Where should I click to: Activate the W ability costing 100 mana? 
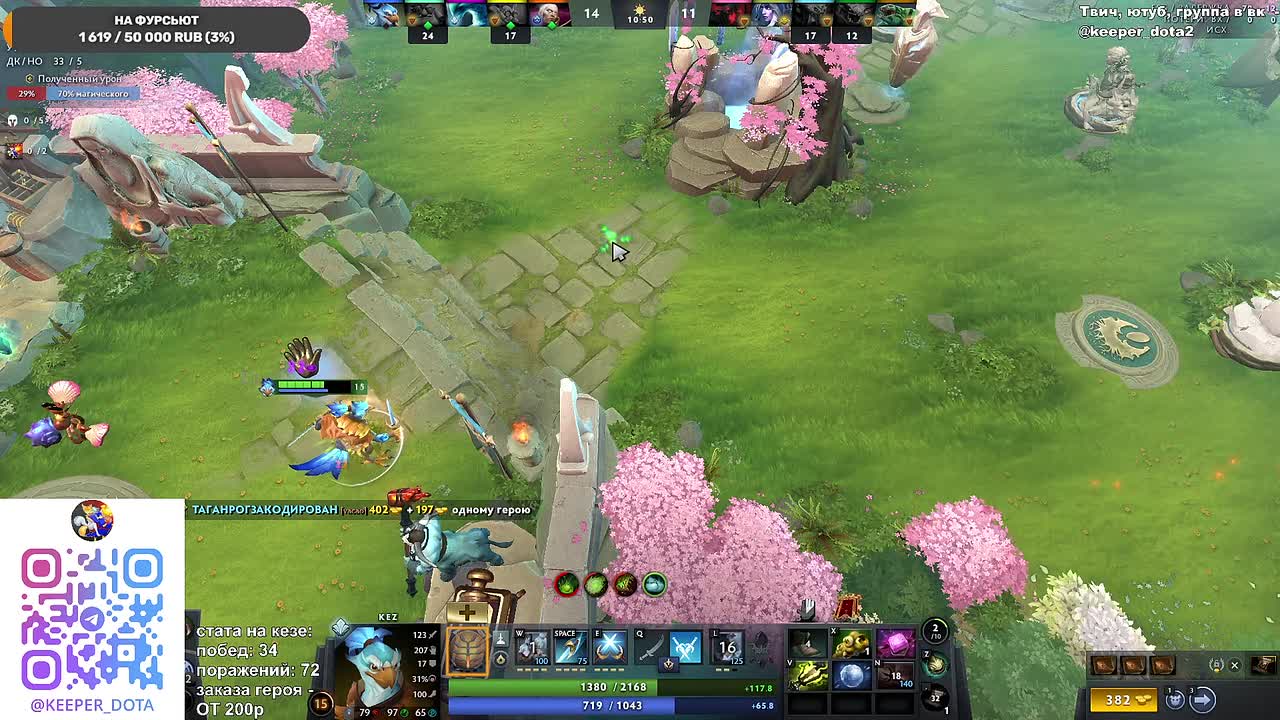[532, 648]
